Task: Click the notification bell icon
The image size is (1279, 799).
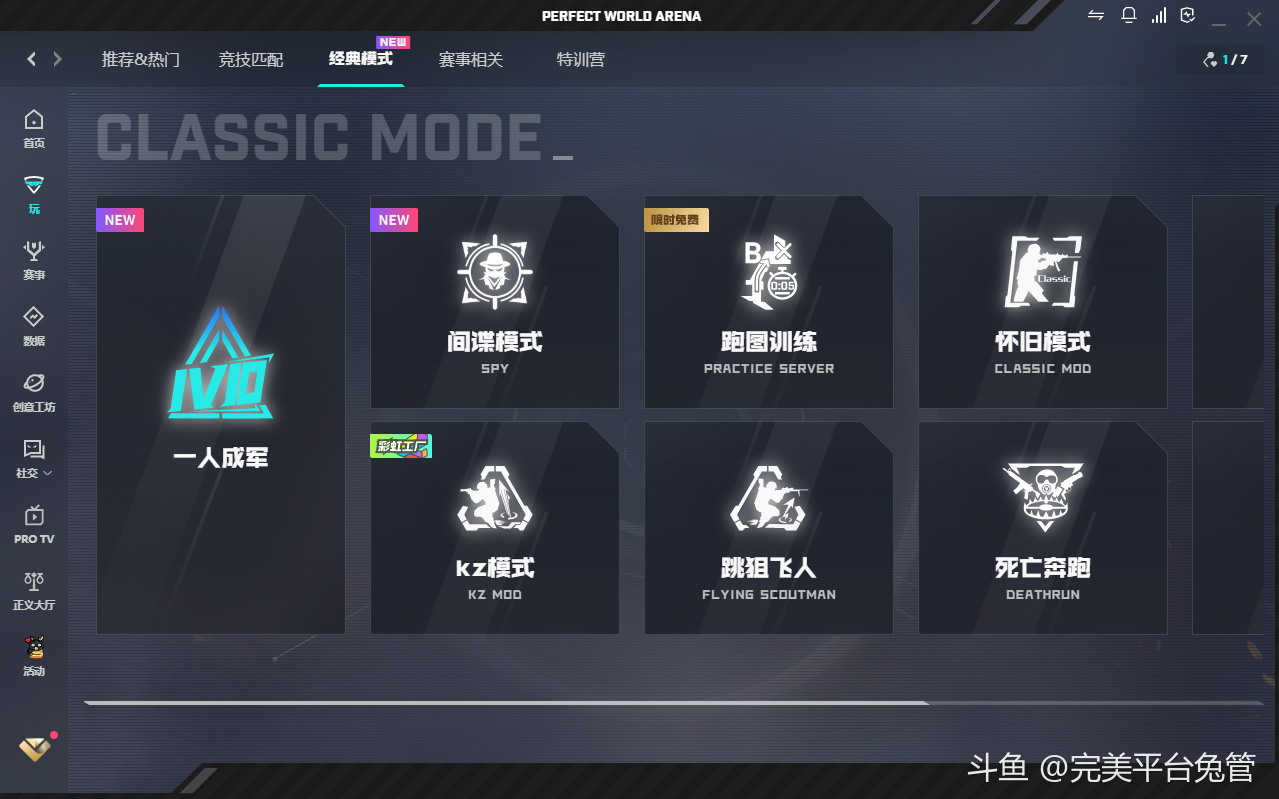Action: pos(1129,16)
